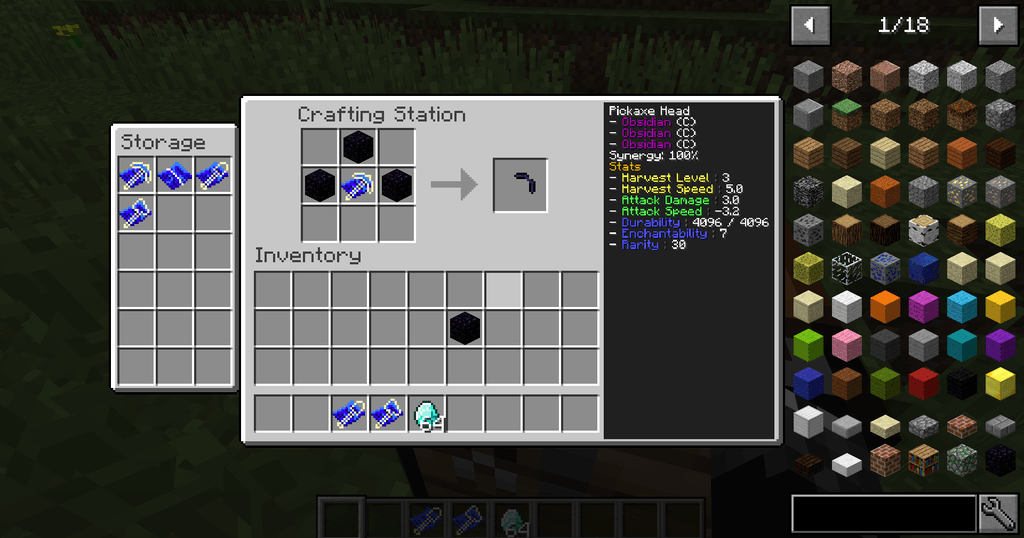Choose the grass block in the item list
The height and width of the screenshot is (538, 1024).
(847, 113)
